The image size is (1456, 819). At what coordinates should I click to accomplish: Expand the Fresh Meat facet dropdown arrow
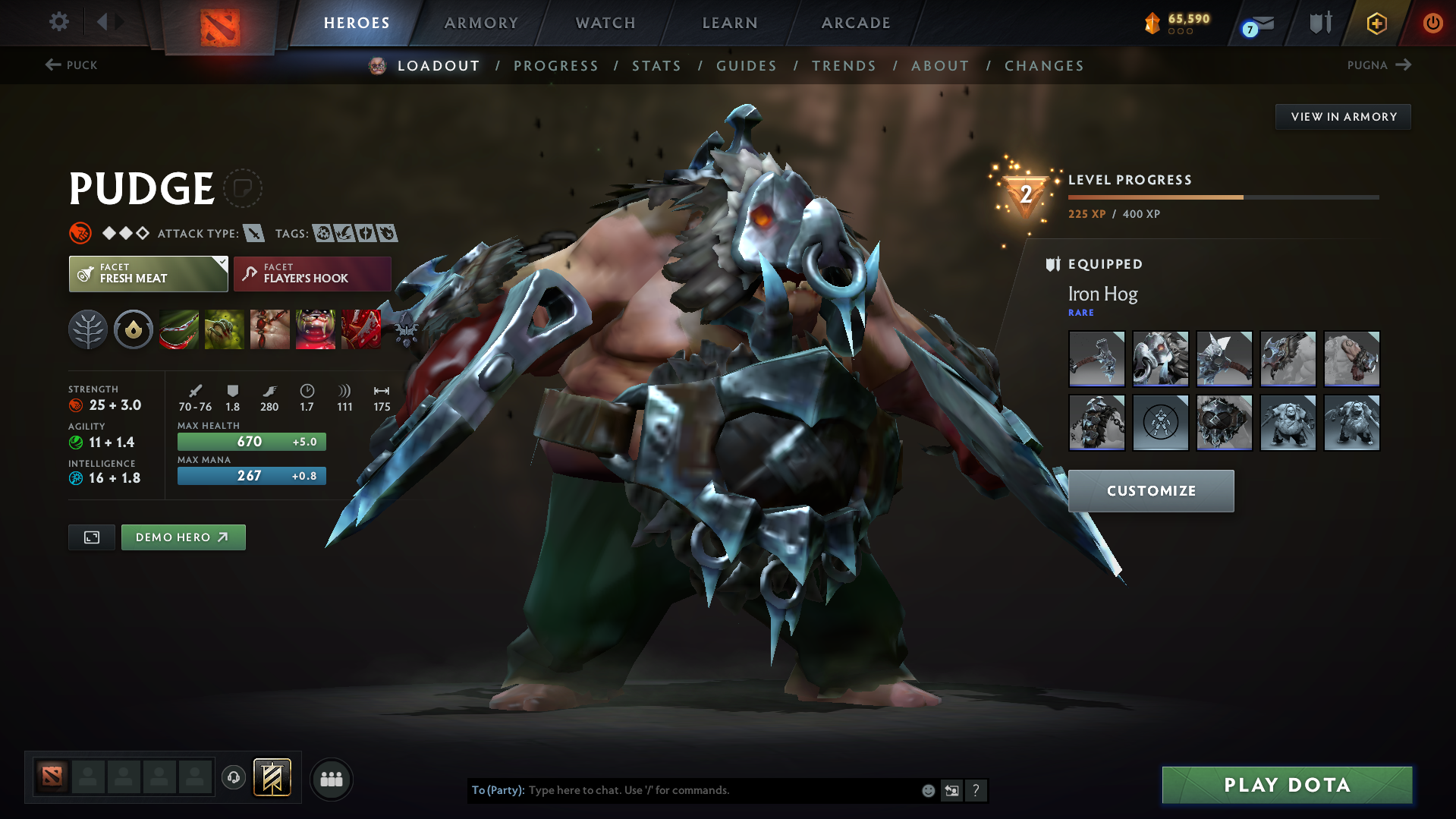coord(221,263)
